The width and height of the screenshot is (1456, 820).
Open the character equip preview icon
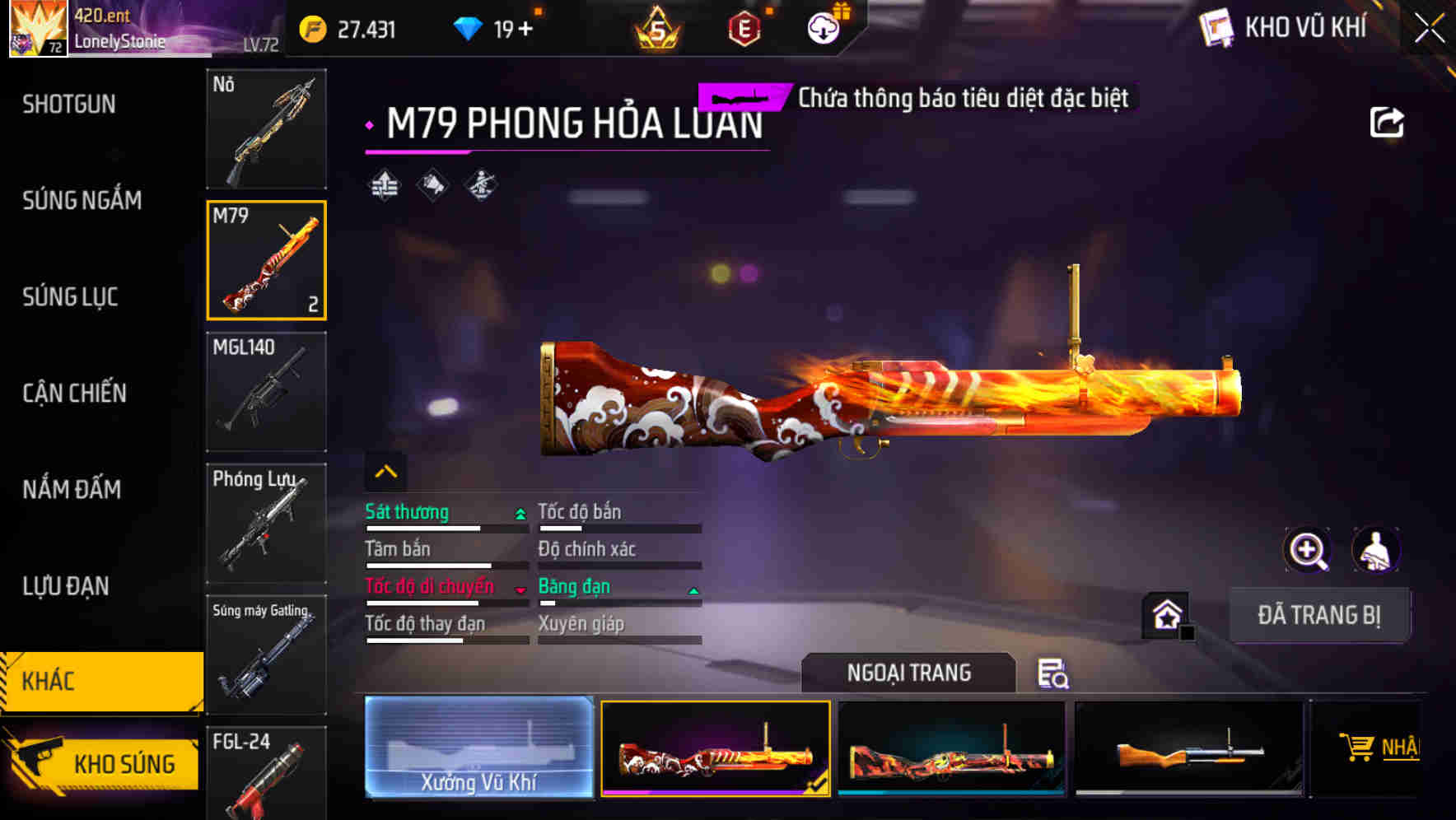click(x=1374, y=550)
